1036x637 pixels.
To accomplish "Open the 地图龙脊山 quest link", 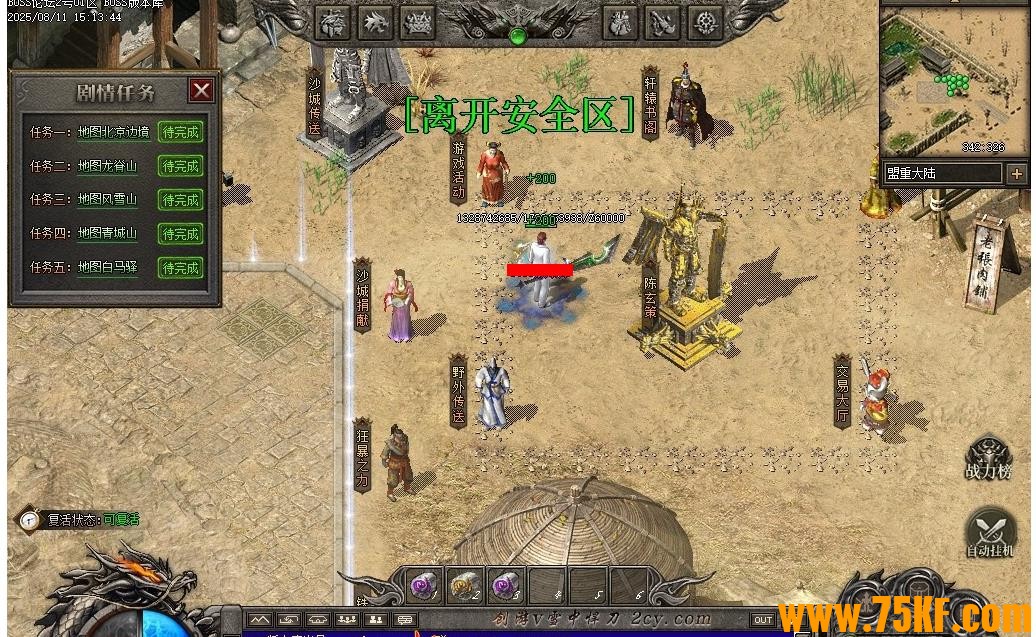I will coord(107,166).
